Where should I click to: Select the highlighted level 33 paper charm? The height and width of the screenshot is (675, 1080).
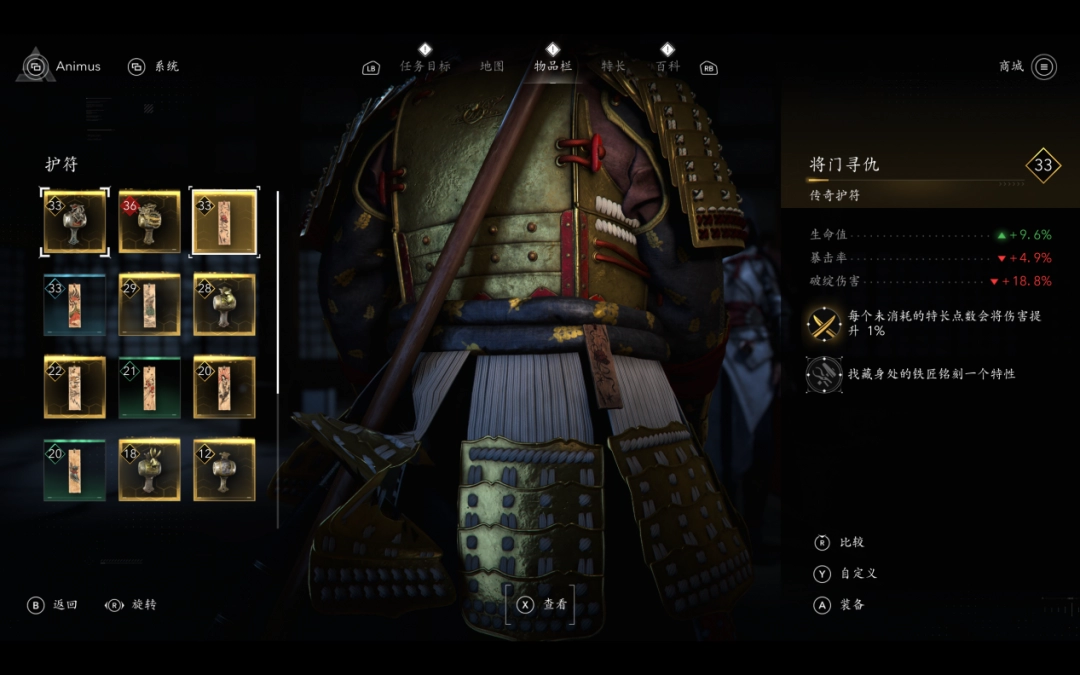(225, 222)
